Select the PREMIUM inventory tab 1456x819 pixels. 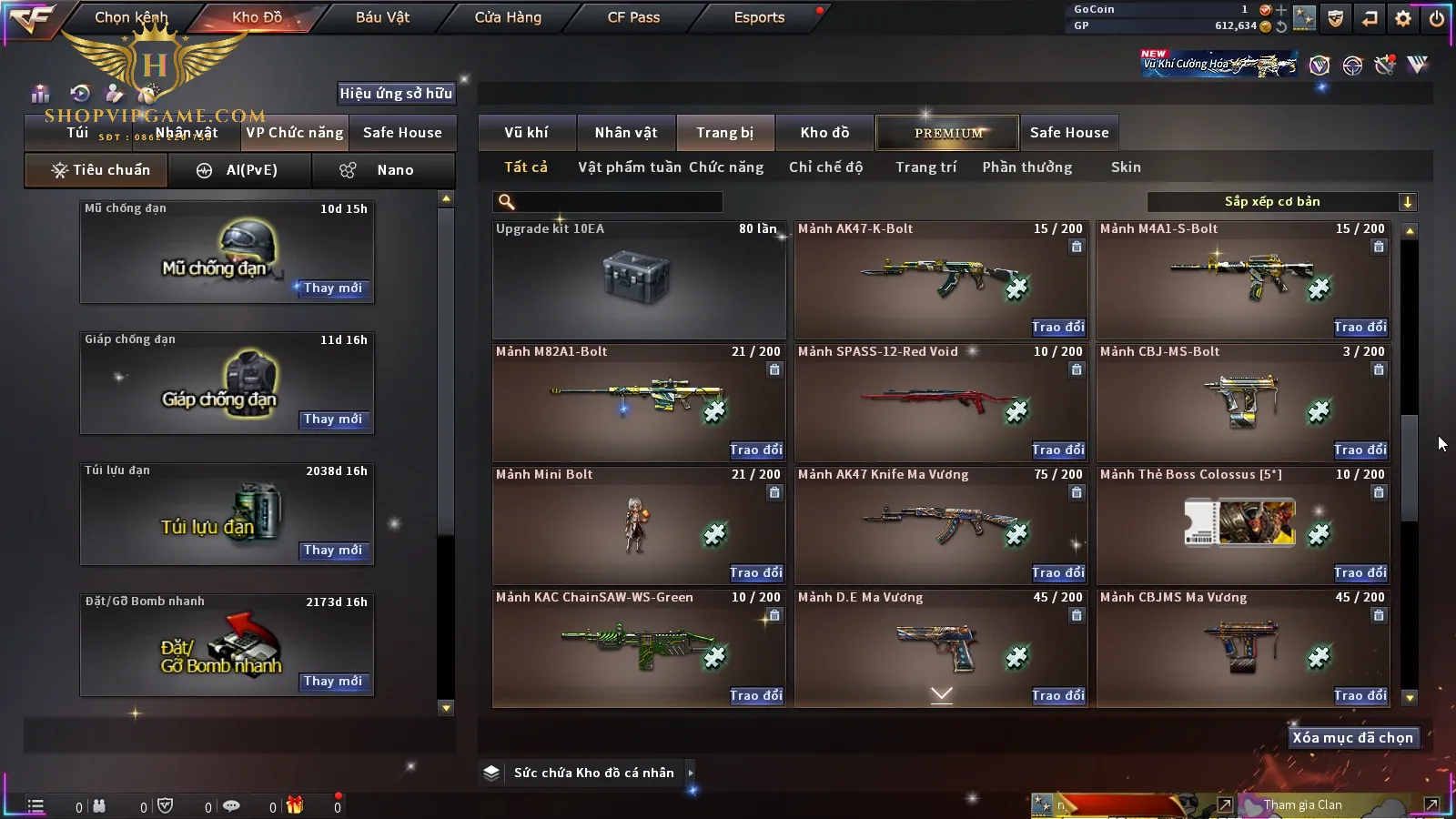point(948,133)
